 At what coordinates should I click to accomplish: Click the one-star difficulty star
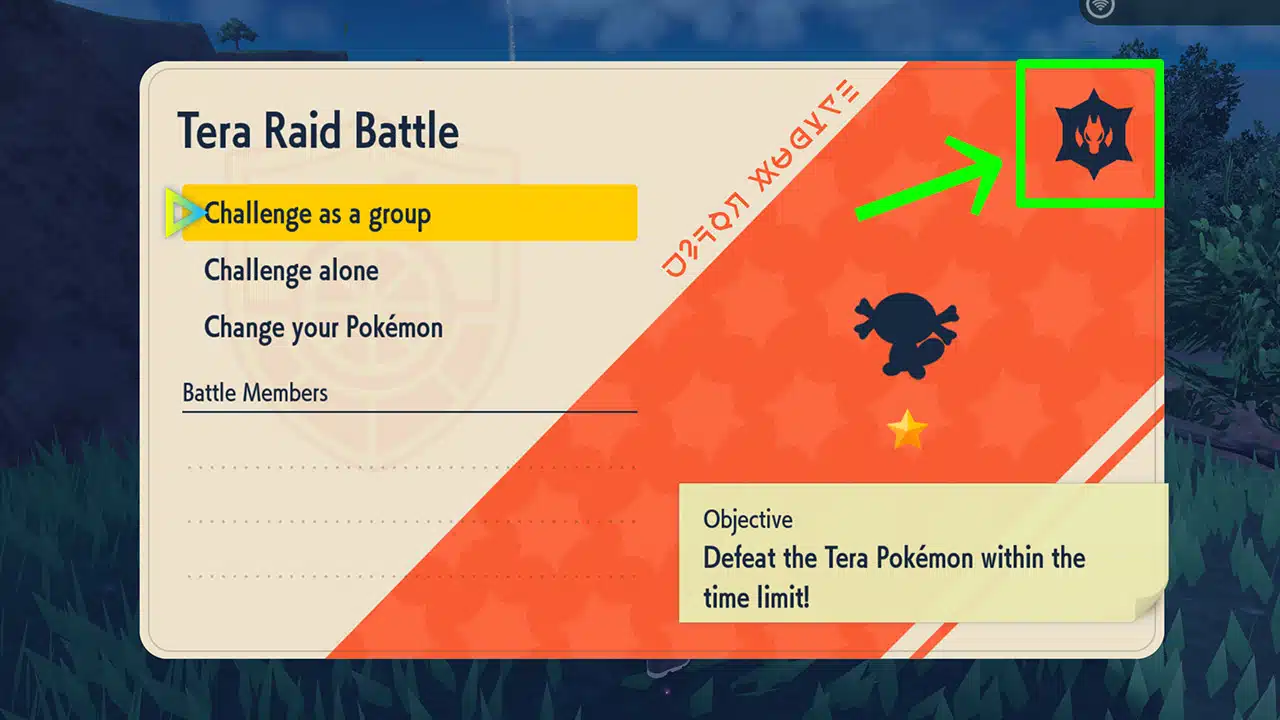coord(908,430)
